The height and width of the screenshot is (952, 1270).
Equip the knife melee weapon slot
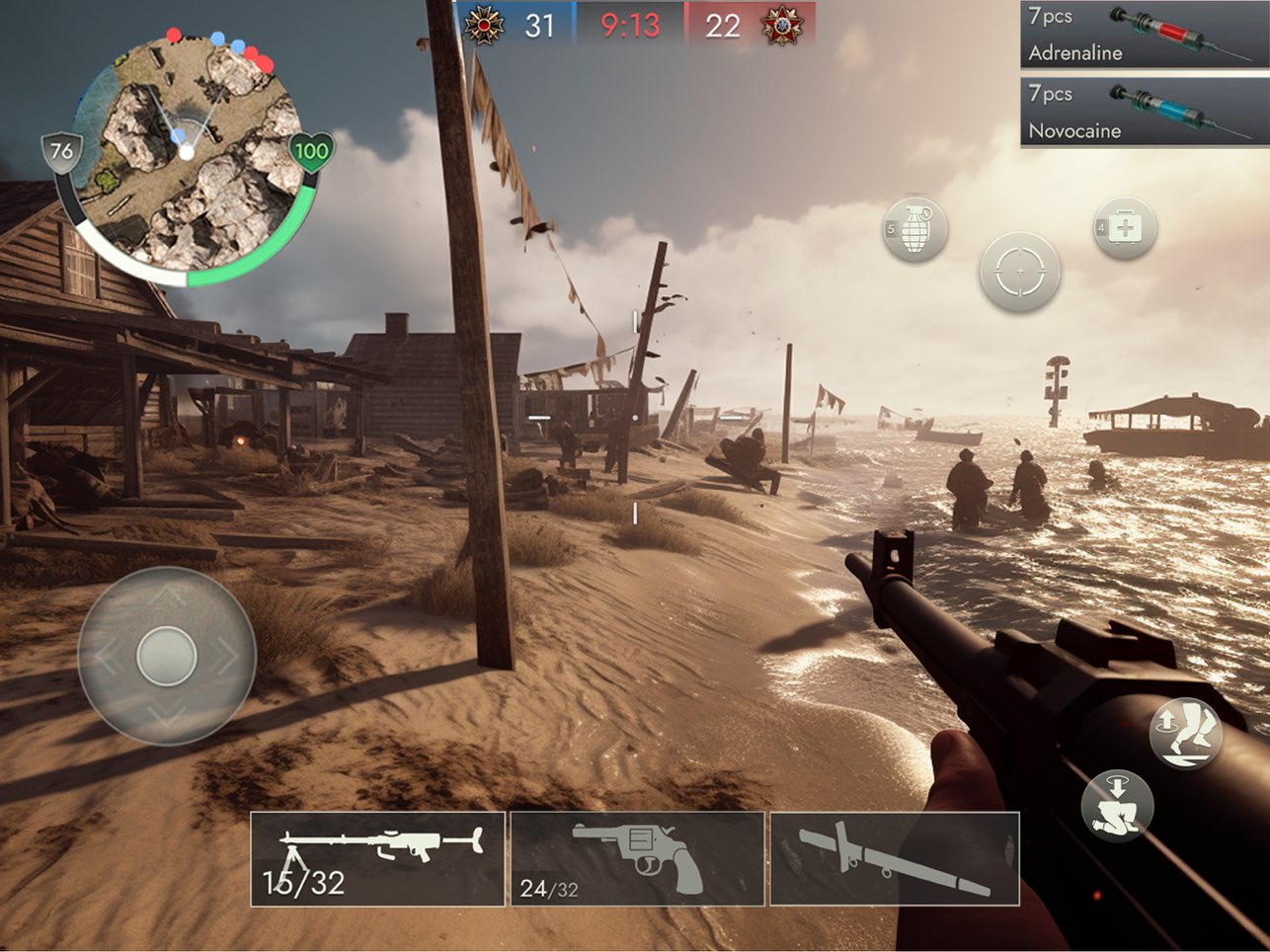coord(894,858)
